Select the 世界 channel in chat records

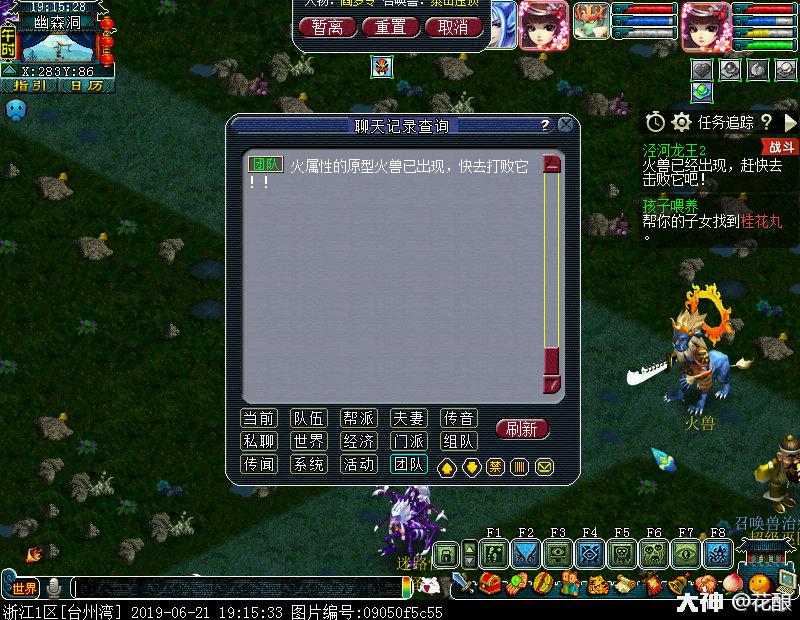point(308,441)
